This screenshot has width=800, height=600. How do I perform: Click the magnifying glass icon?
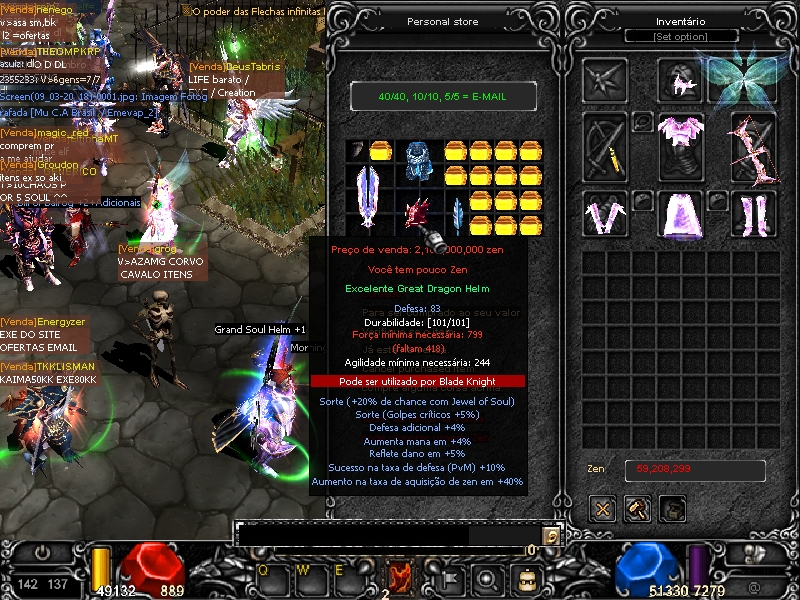487,577
